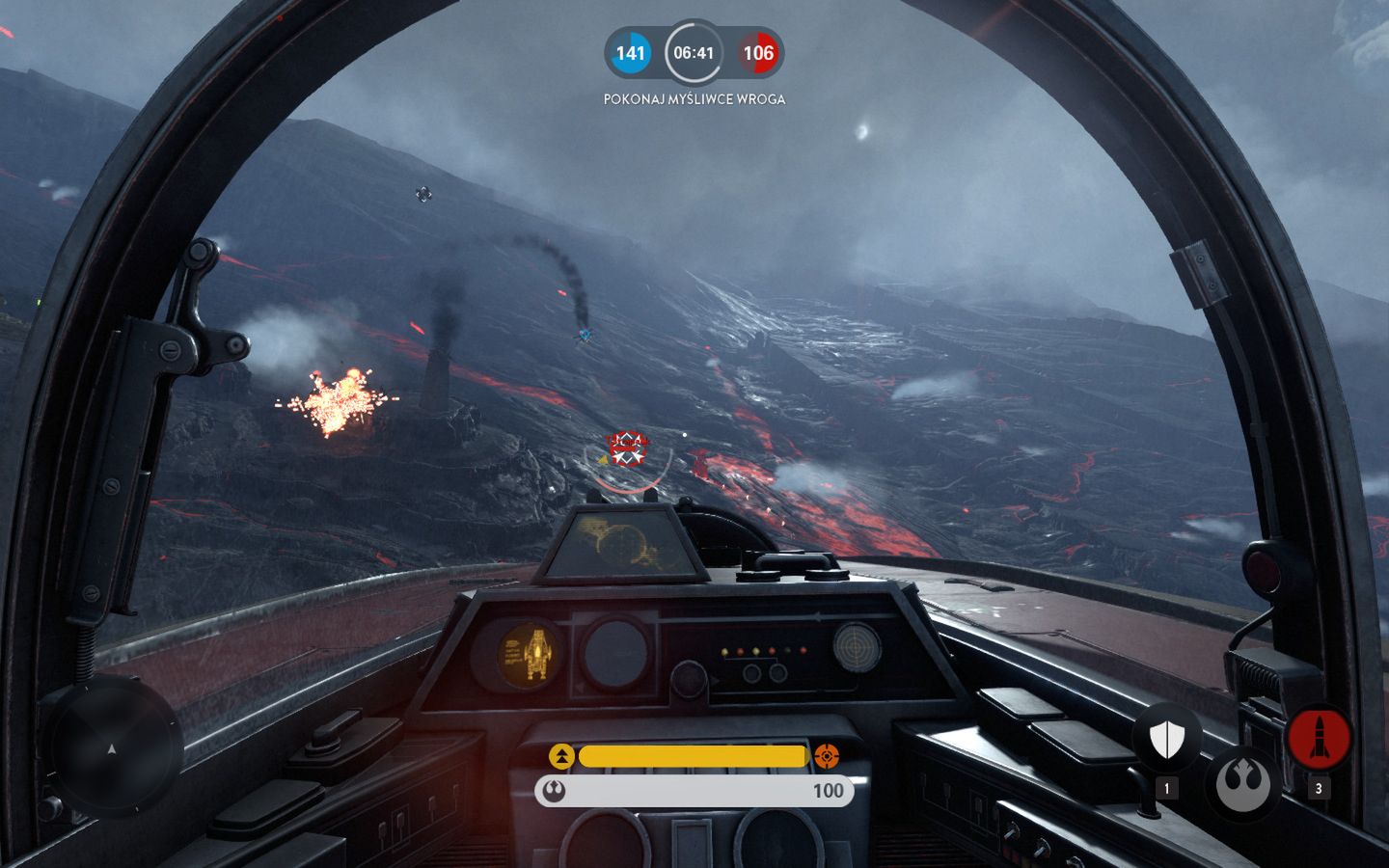Viewport: 1389px width, 868px height.
Task: Click the shield charge counter labeled 1
Action: point(1167,787)
